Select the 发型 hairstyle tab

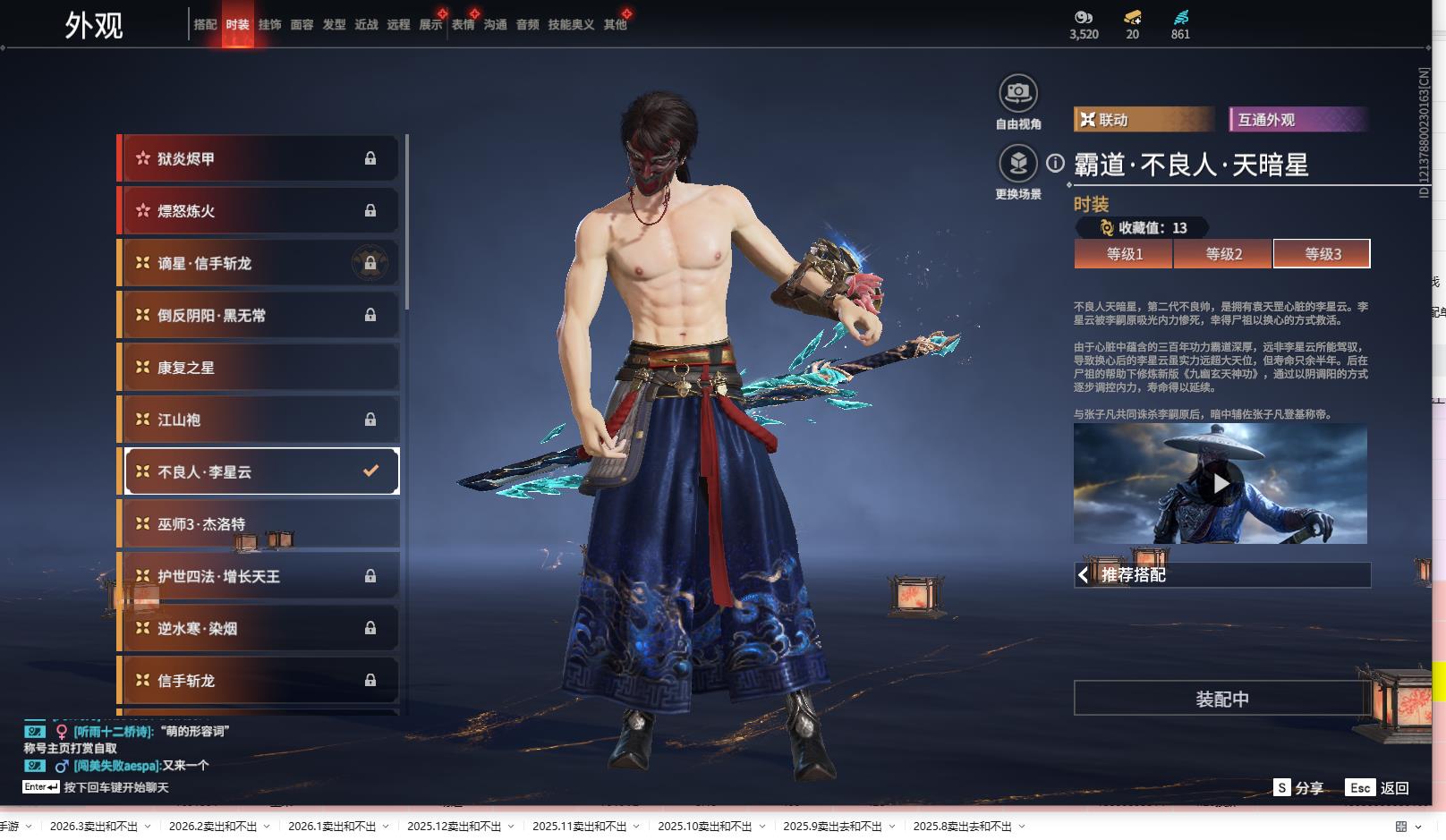coord(334,25)
